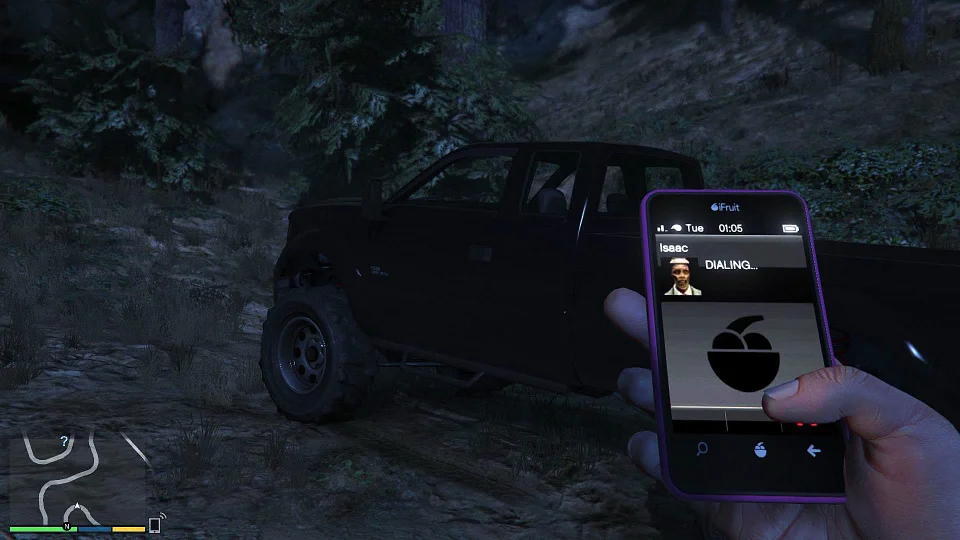Select the magnifier icon on the phone
Screen dimensions: 960x540
(702, 449)
